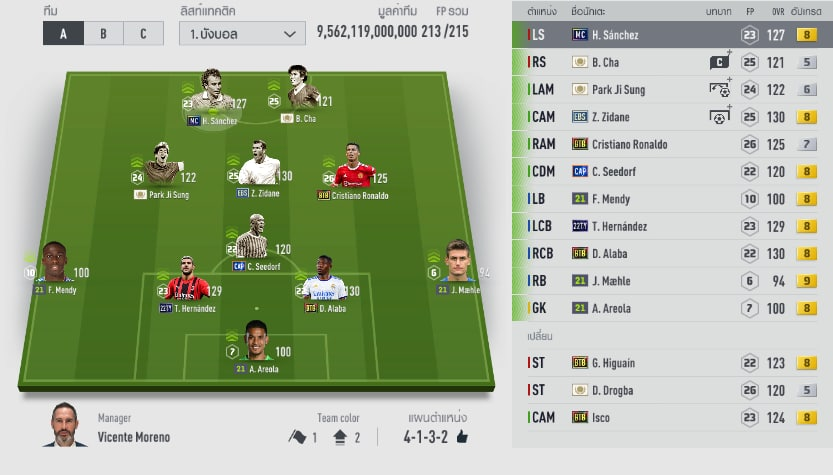The height and width of the screenshot is (475, 833).
Task: Switch to team tab B
Action: coord(103,33)
